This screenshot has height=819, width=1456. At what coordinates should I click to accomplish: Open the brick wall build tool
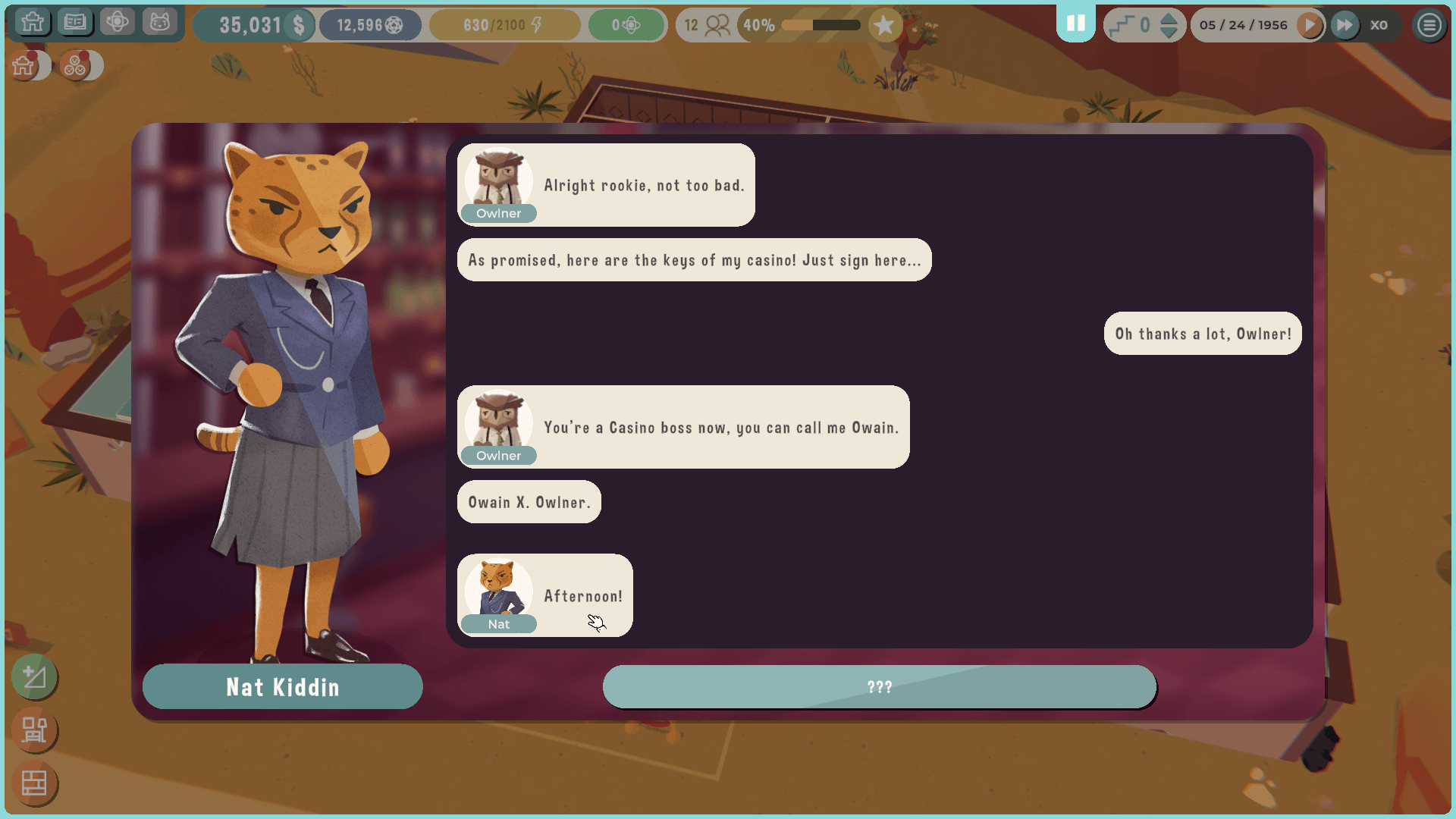(x=34, y=783)
